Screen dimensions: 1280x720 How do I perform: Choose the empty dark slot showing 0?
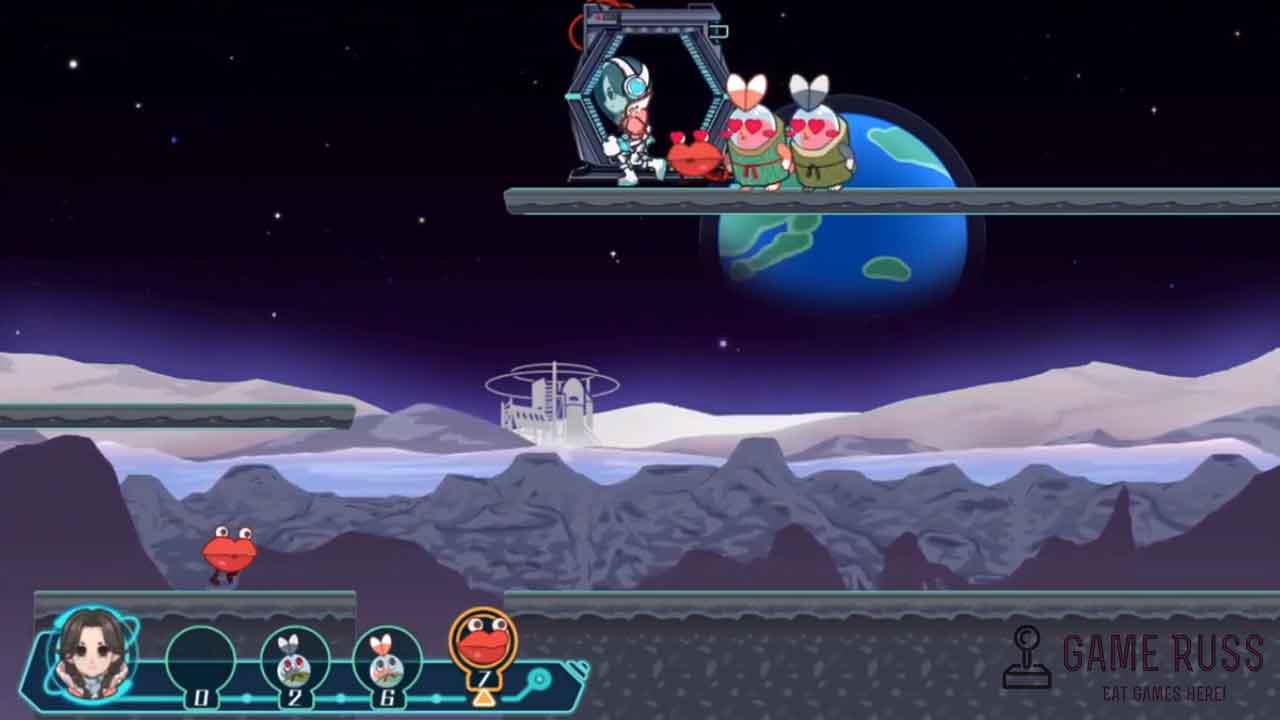pyautogui.click(x=201, y=661)
